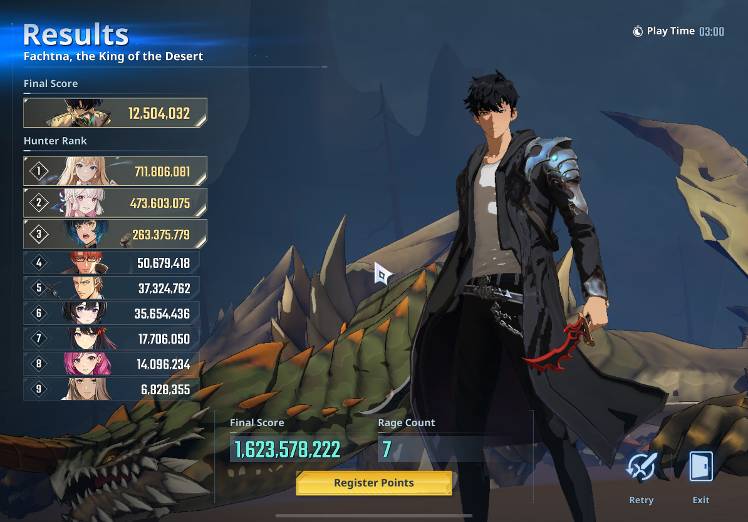
Task: Open the rank 7 hunter entry
Action: tap(111, 338)
